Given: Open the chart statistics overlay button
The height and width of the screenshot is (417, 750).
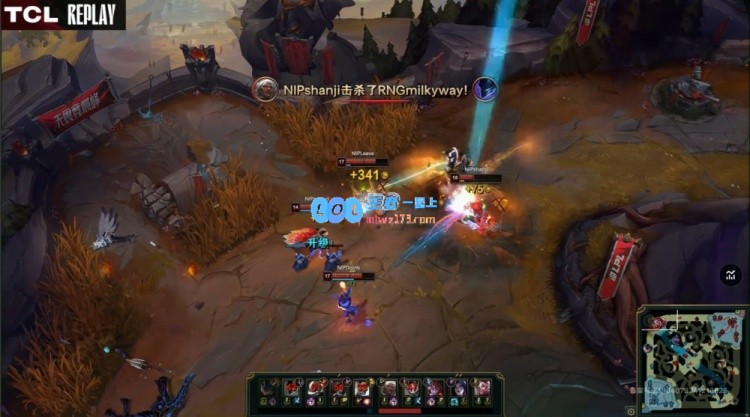Looking at the screenshot, I should click(x=731, y=274).
